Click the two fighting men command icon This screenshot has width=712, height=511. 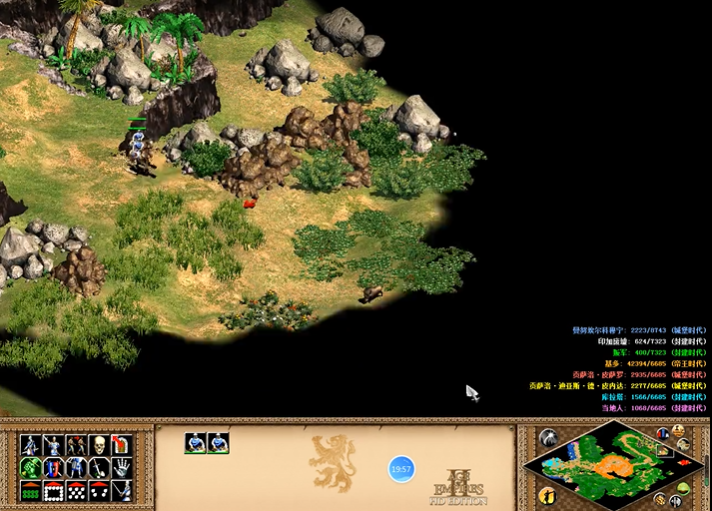76,445
